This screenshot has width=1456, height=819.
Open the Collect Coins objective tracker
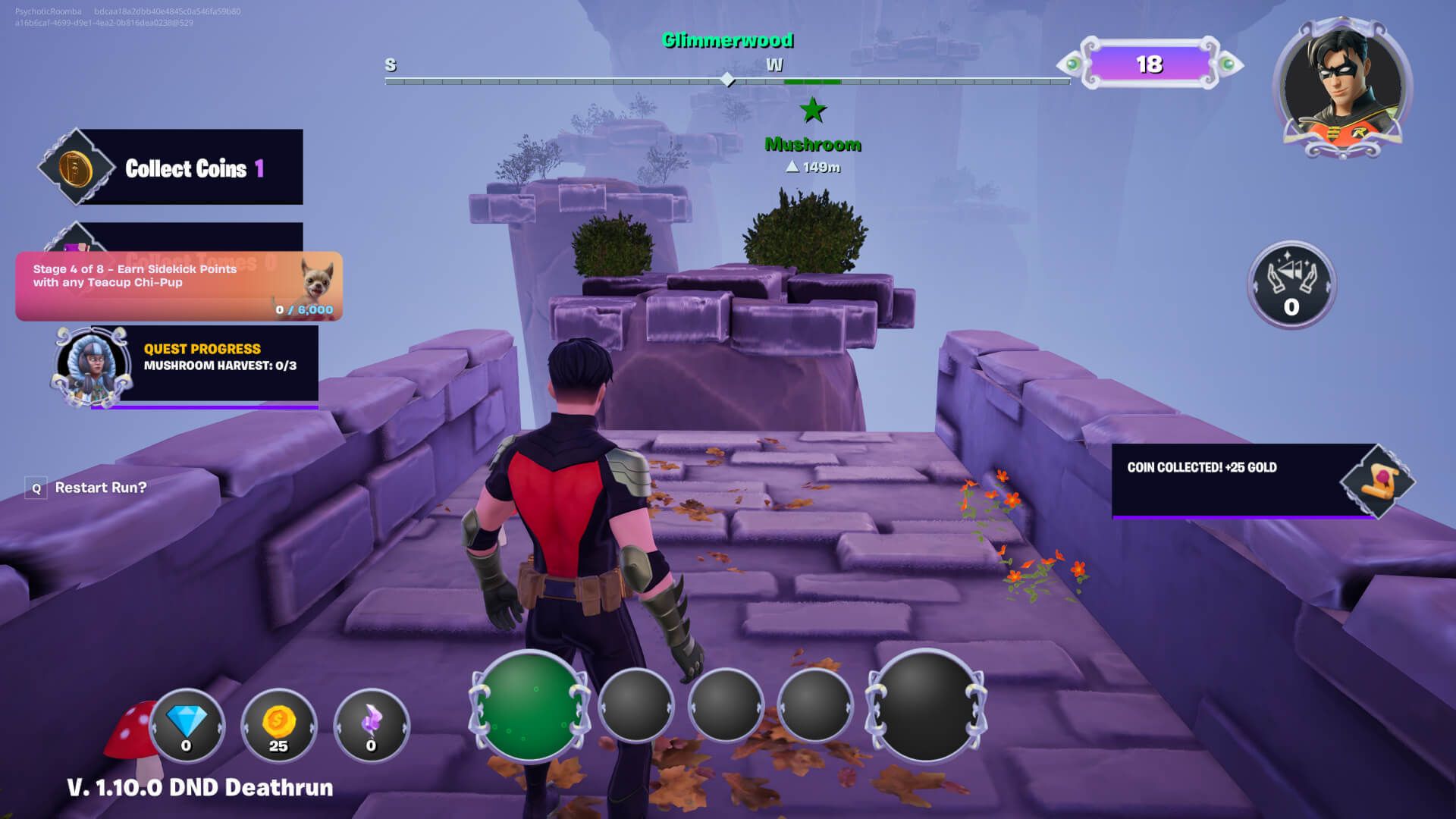pyautogui.click(x=171, y=168)
